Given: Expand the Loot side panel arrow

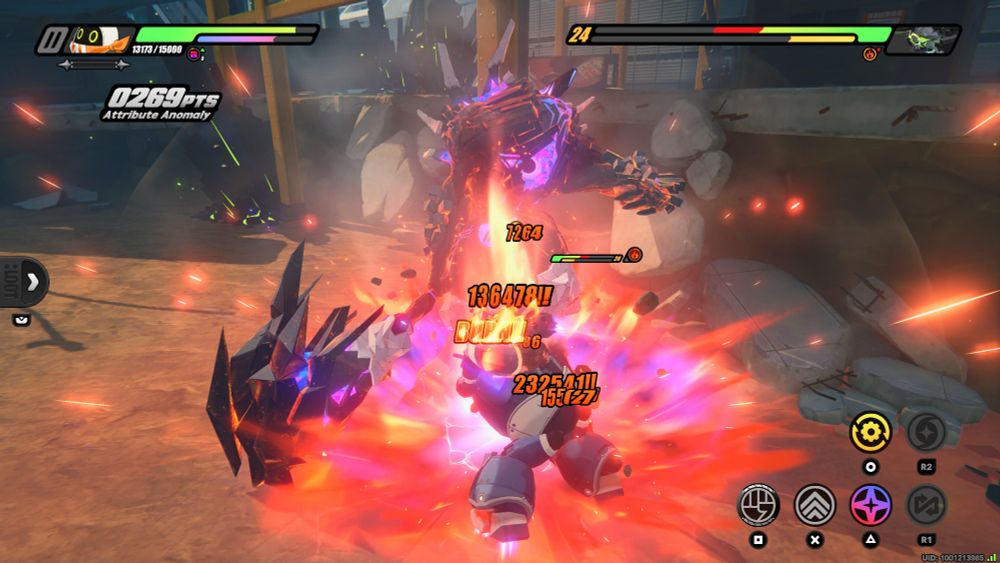Looking at the screenshot, I should (30, 282).
